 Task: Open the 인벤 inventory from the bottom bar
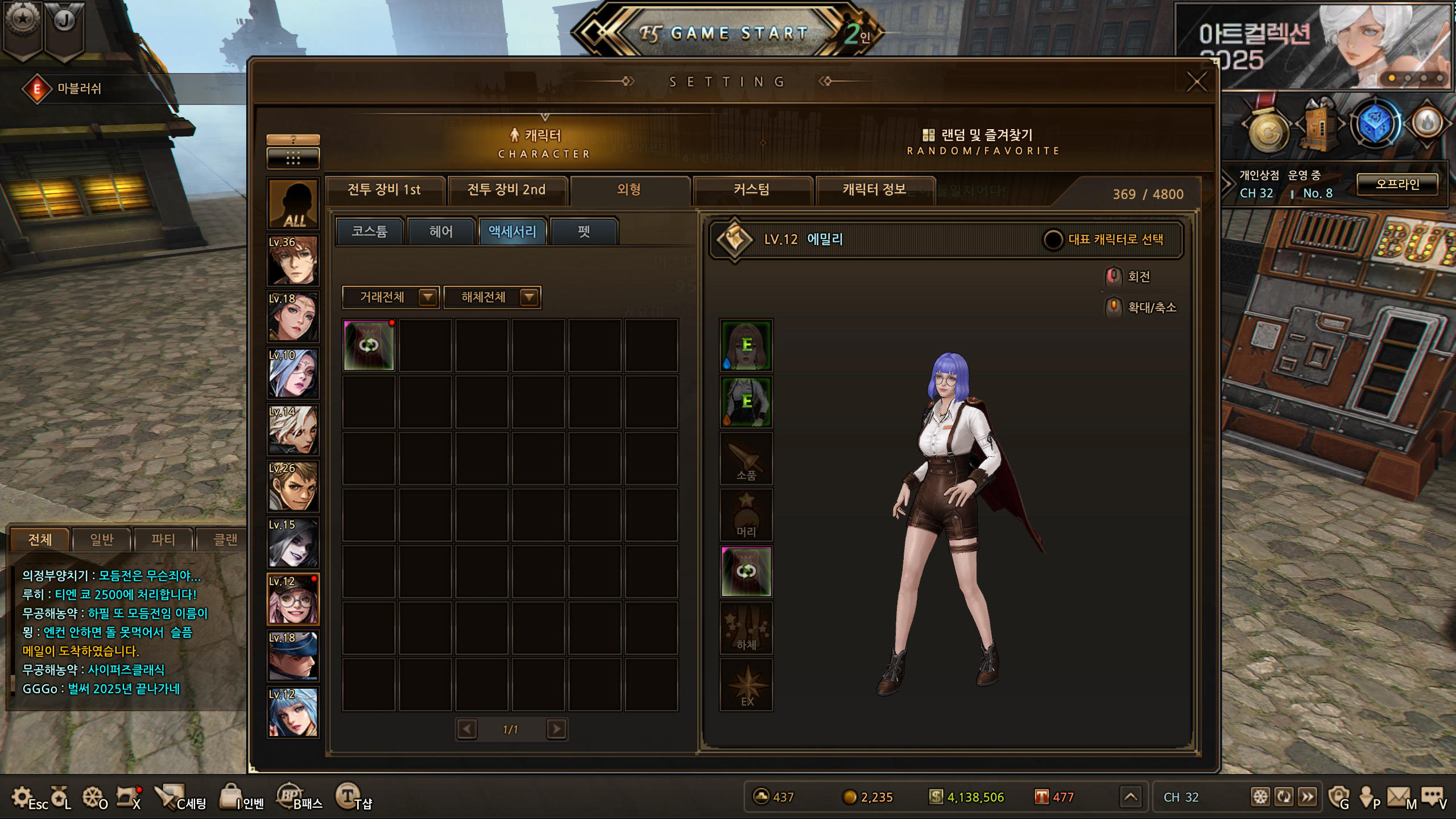click(x=243, y=797)
